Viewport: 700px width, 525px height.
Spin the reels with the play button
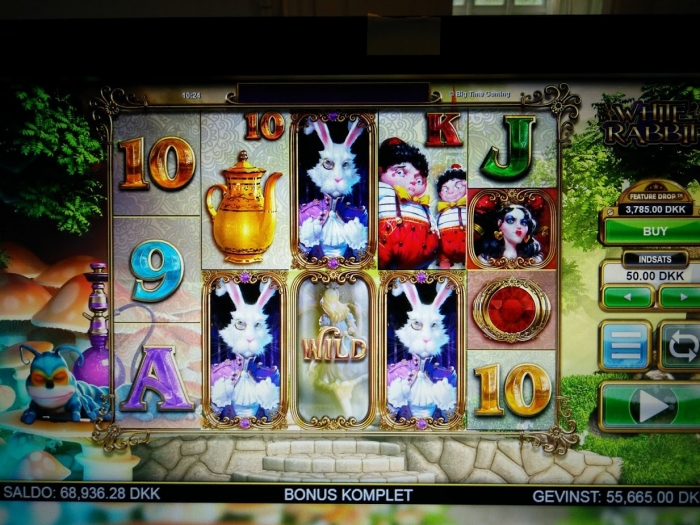tap(652, 405)
